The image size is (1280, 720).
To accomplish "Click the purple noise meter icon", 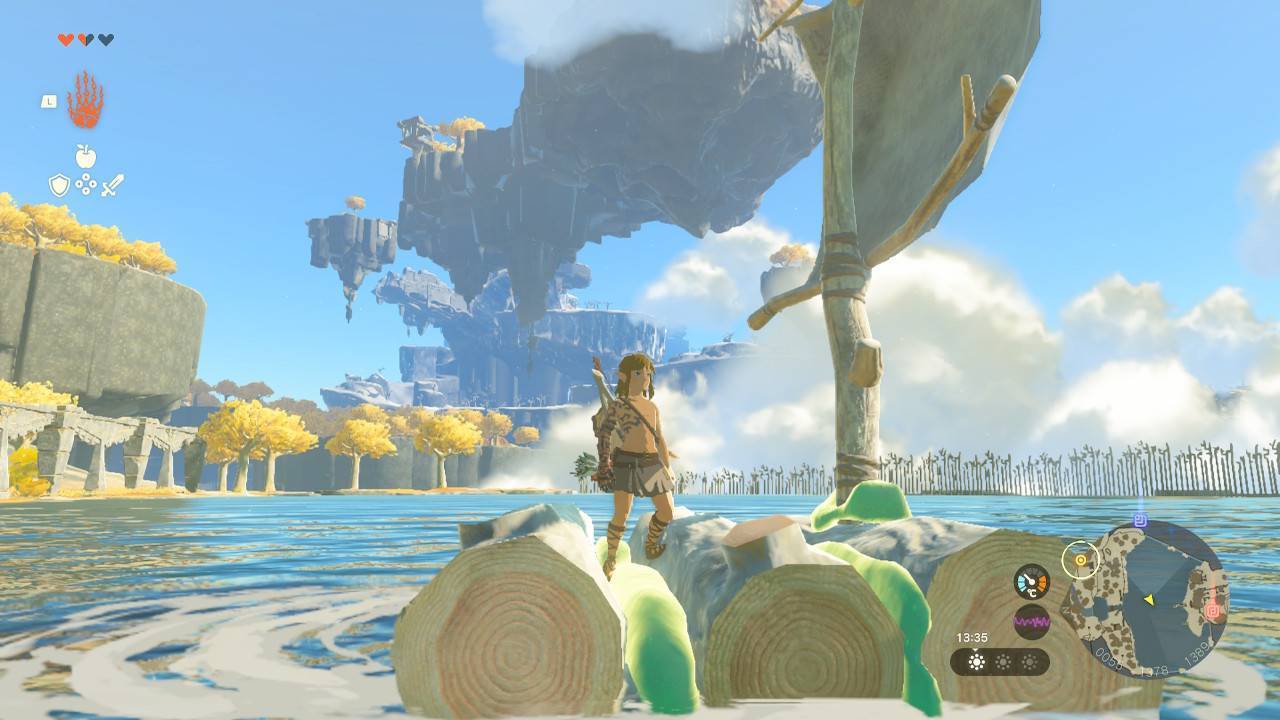I will [1031, 621].
